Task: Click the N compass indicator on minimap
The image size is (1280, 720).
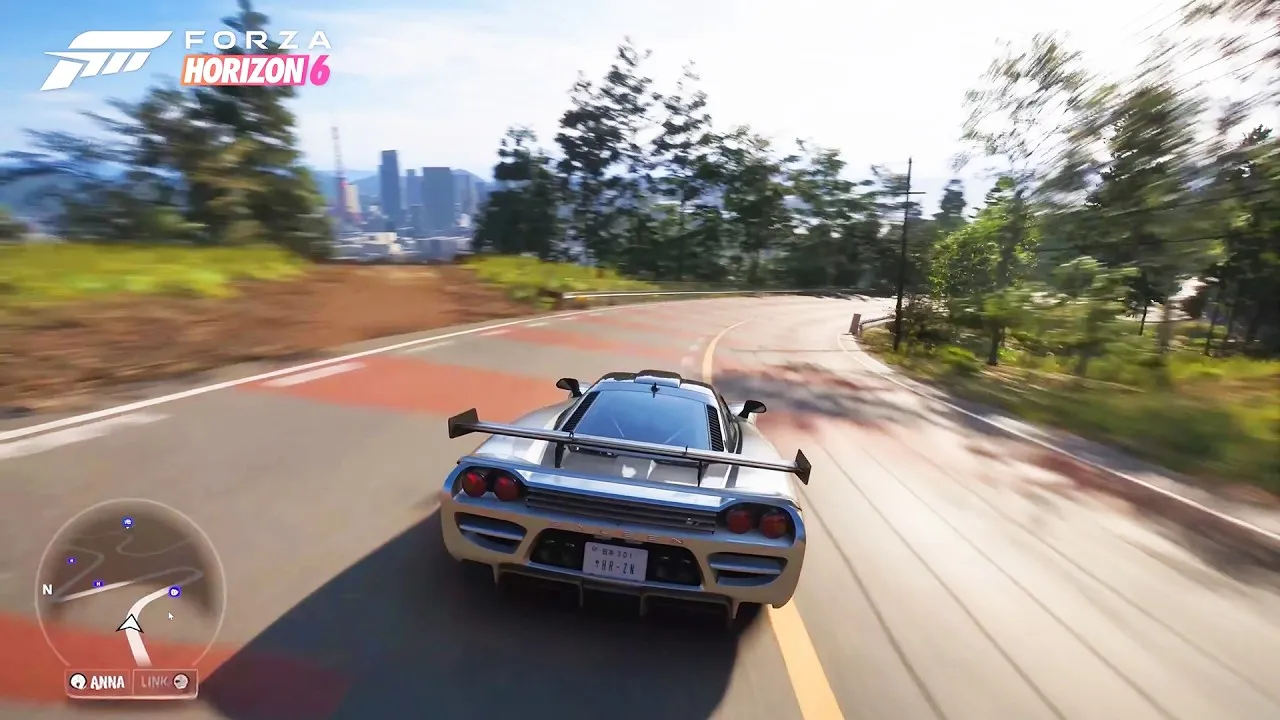Action: point(48,590)
